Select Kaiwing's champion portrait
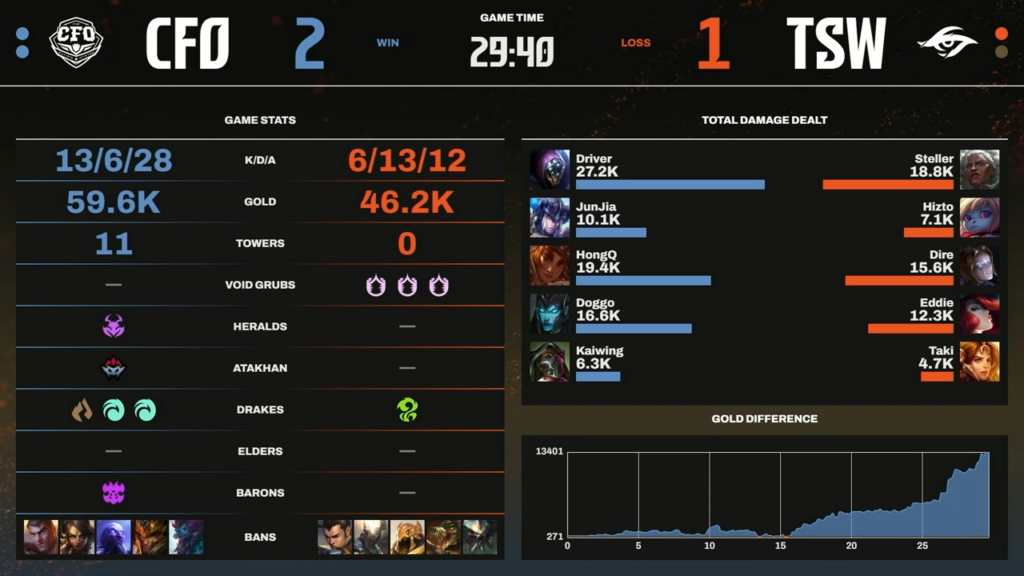Image resolution: width=1024 pixels, height=576 pixels. [x=550, y=361]
